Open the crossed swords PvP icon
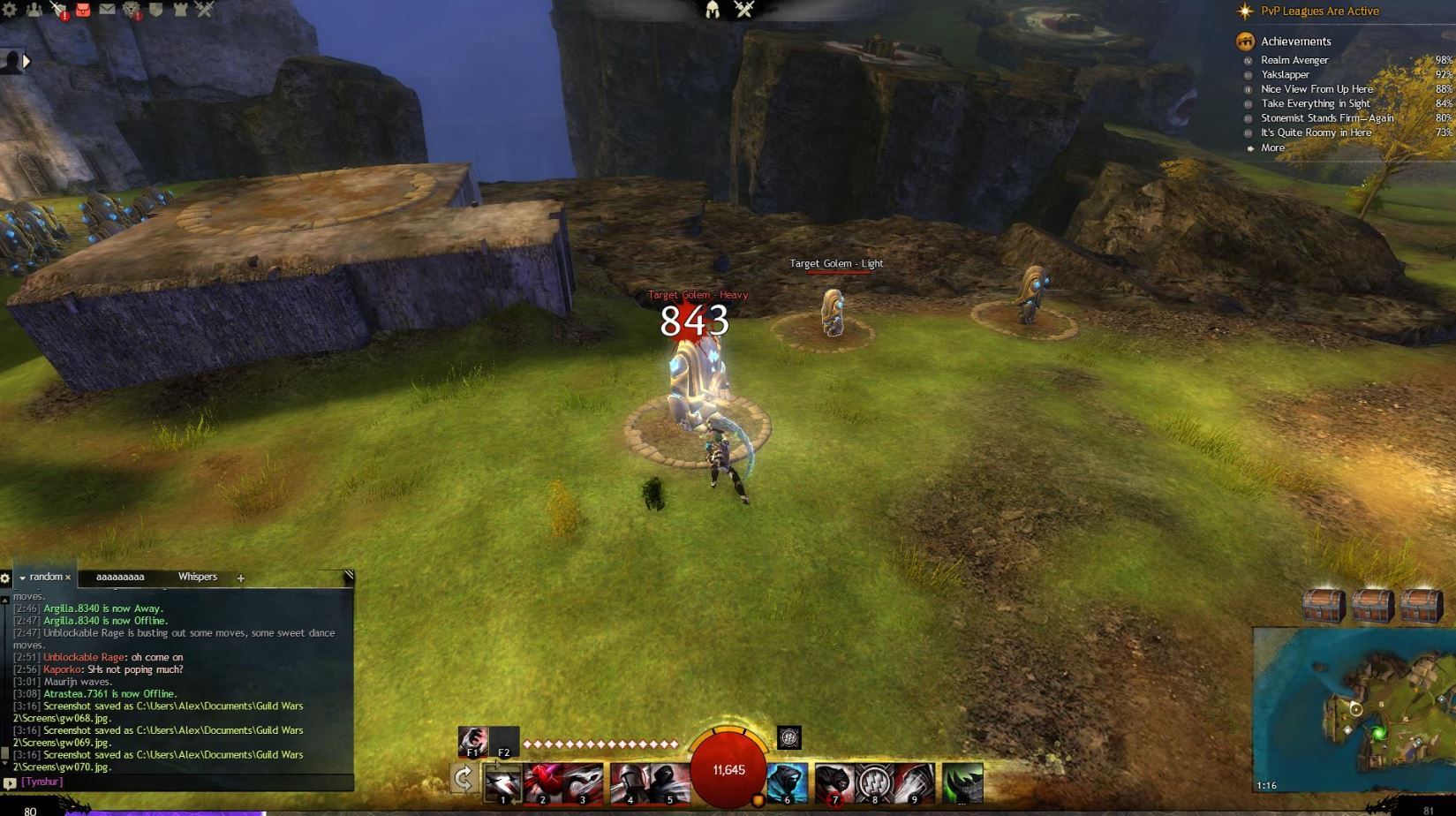The height and width of the screenshot is (816, 1456). 205,10
